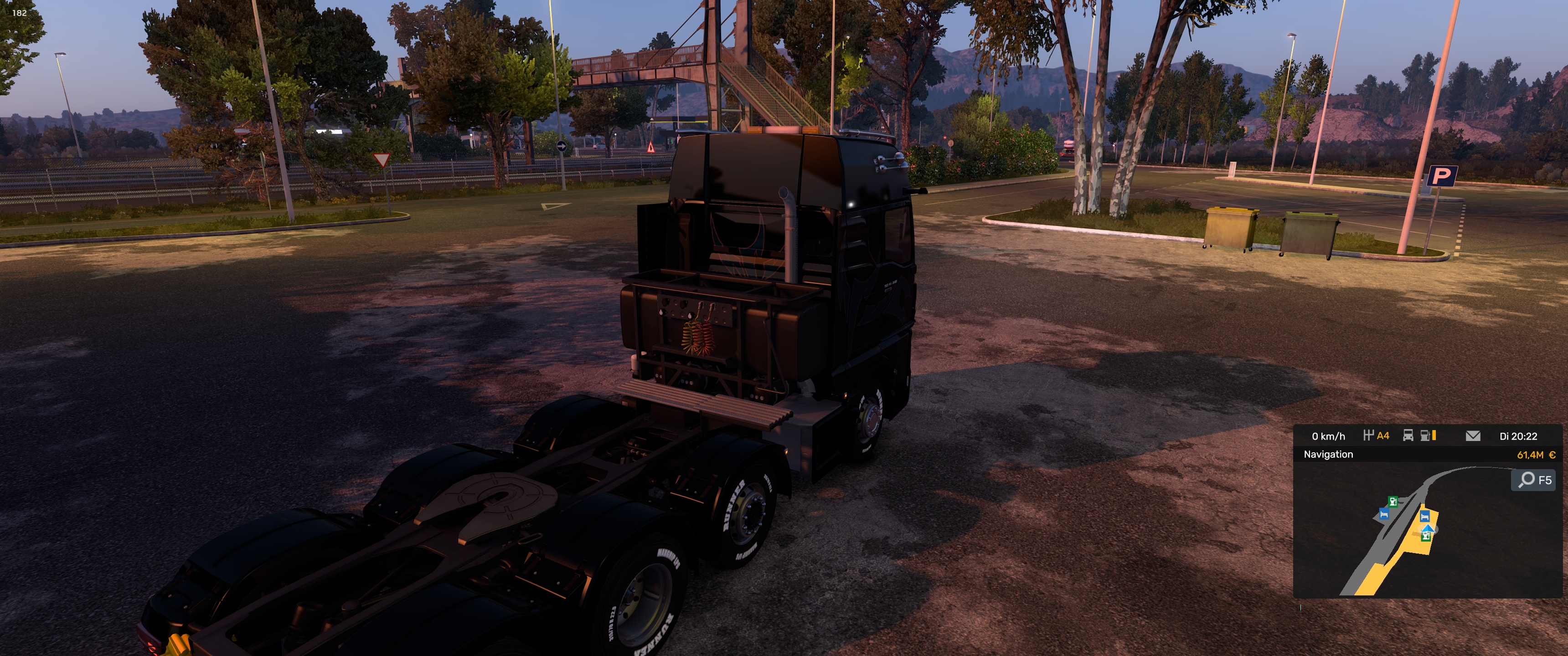Viewport: 1568px width, 656px height.
Task: Open the mail envelope icon
Action: pyautogui.click(x=1472, y=436)
